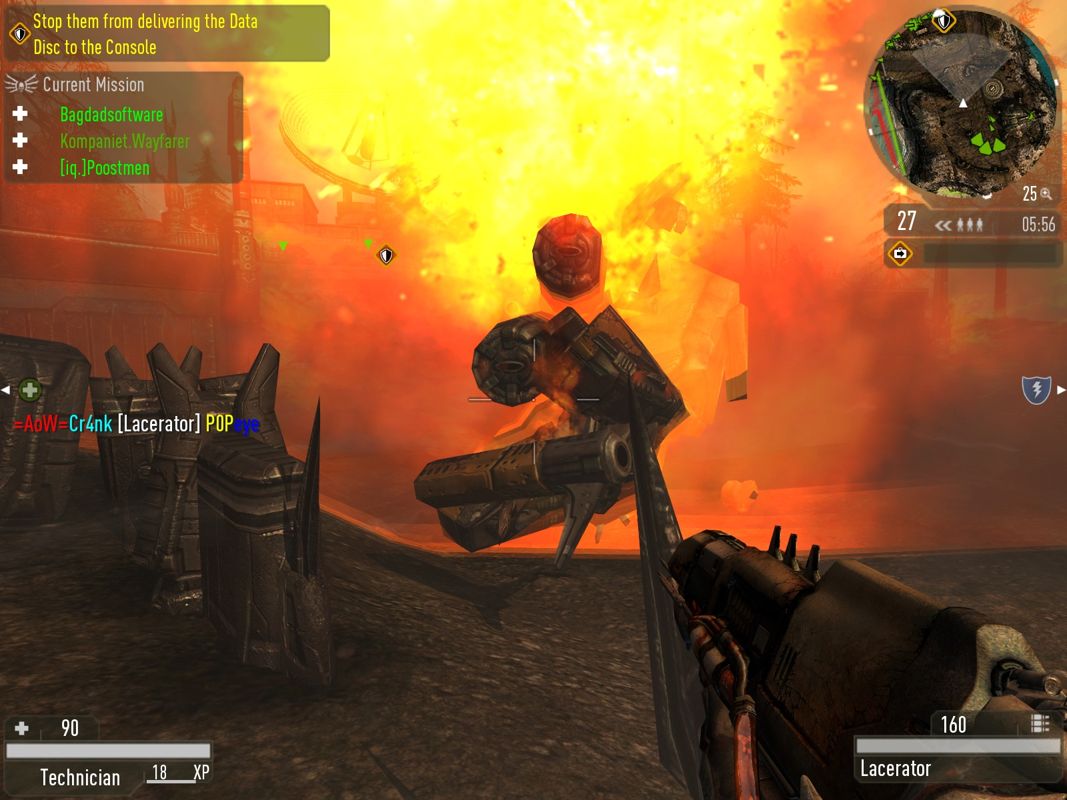Select the Lacerator weapon panel
The image size is (1067, 800).
point(957,768)
